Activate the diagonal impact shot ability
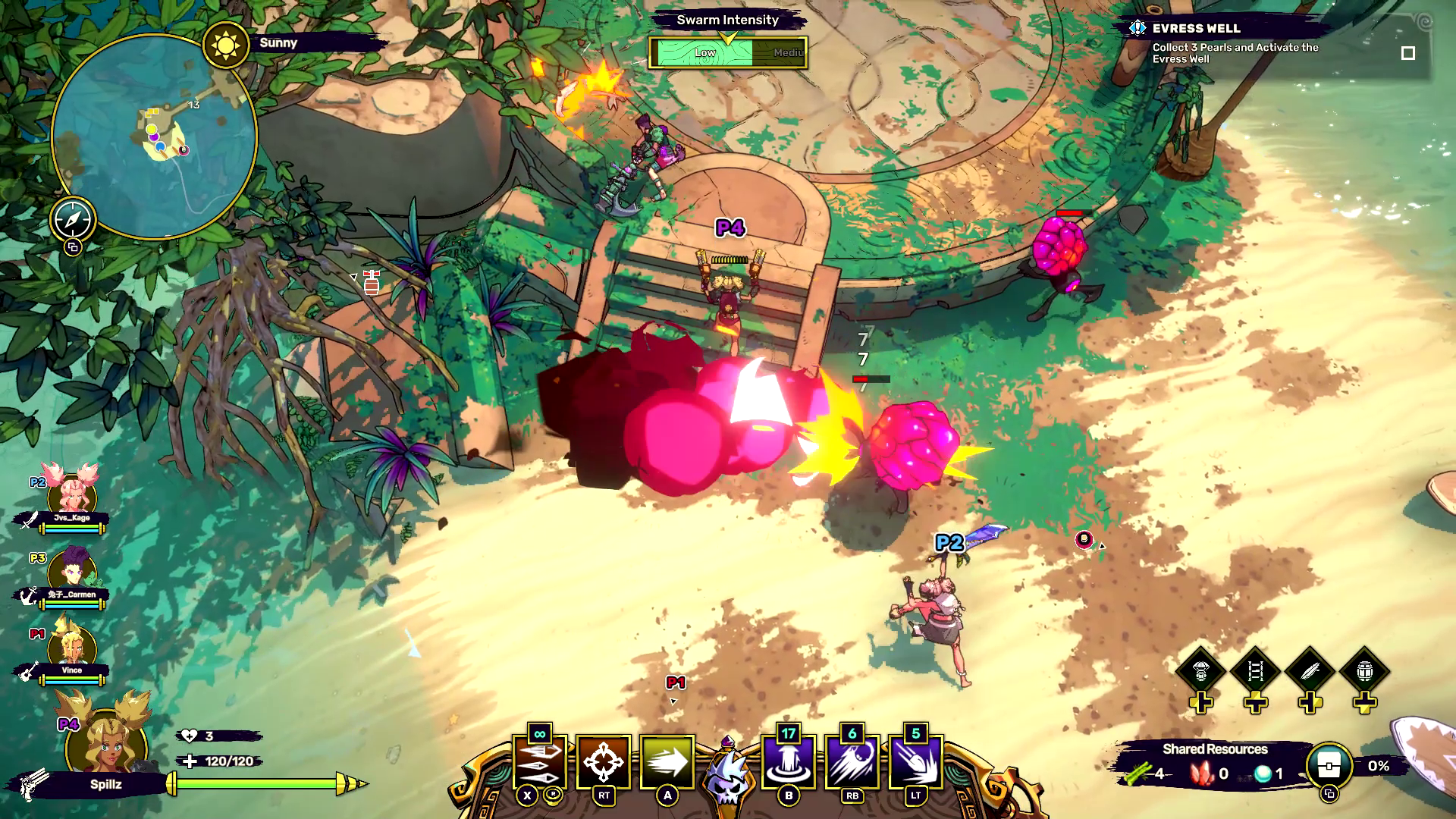Image resolution: width=1456 pixels, height=819 pixels. tap(916, 762)
